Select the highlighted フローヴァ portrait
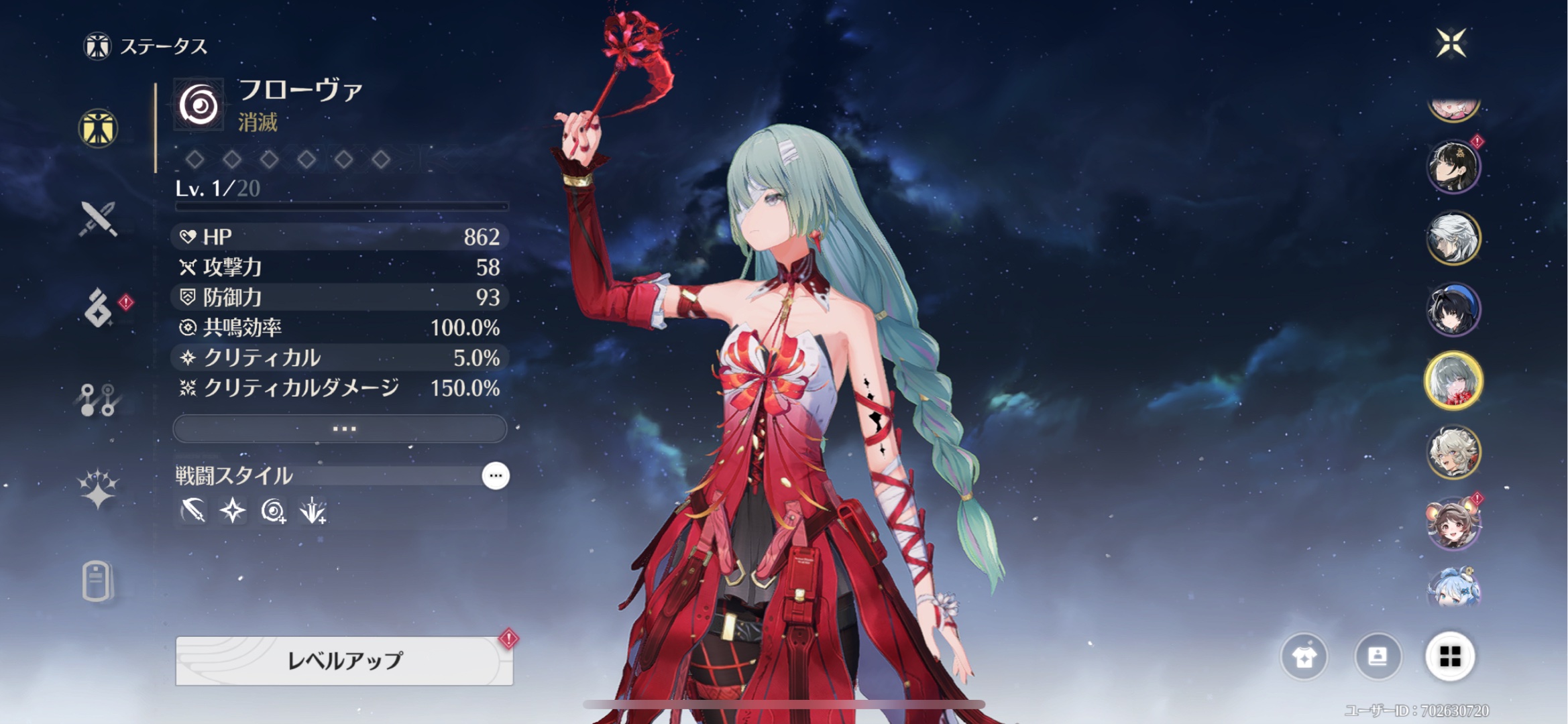Image resolution: width=1568 pixels, height=724 pixels. click(x=1453, y=381)
